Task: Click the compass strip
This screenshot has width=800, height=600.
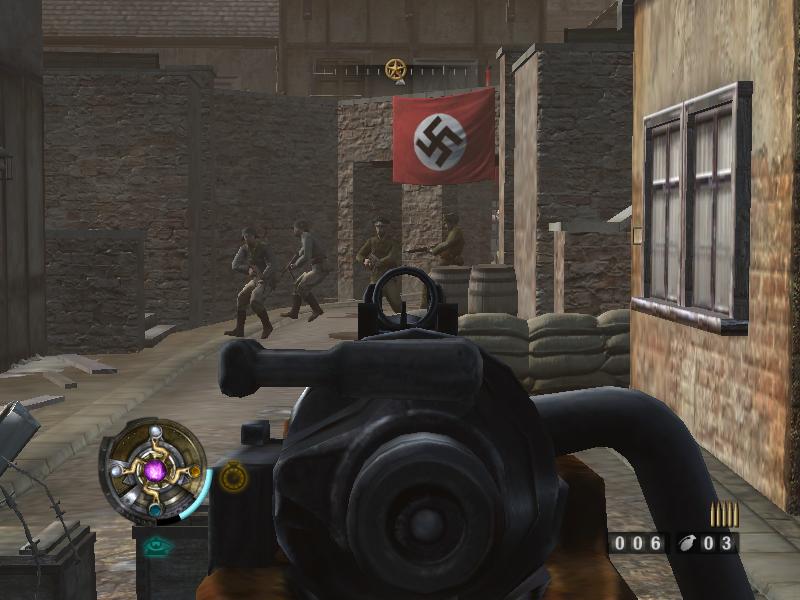Action: pyautogui.click(x=396, y=70)
